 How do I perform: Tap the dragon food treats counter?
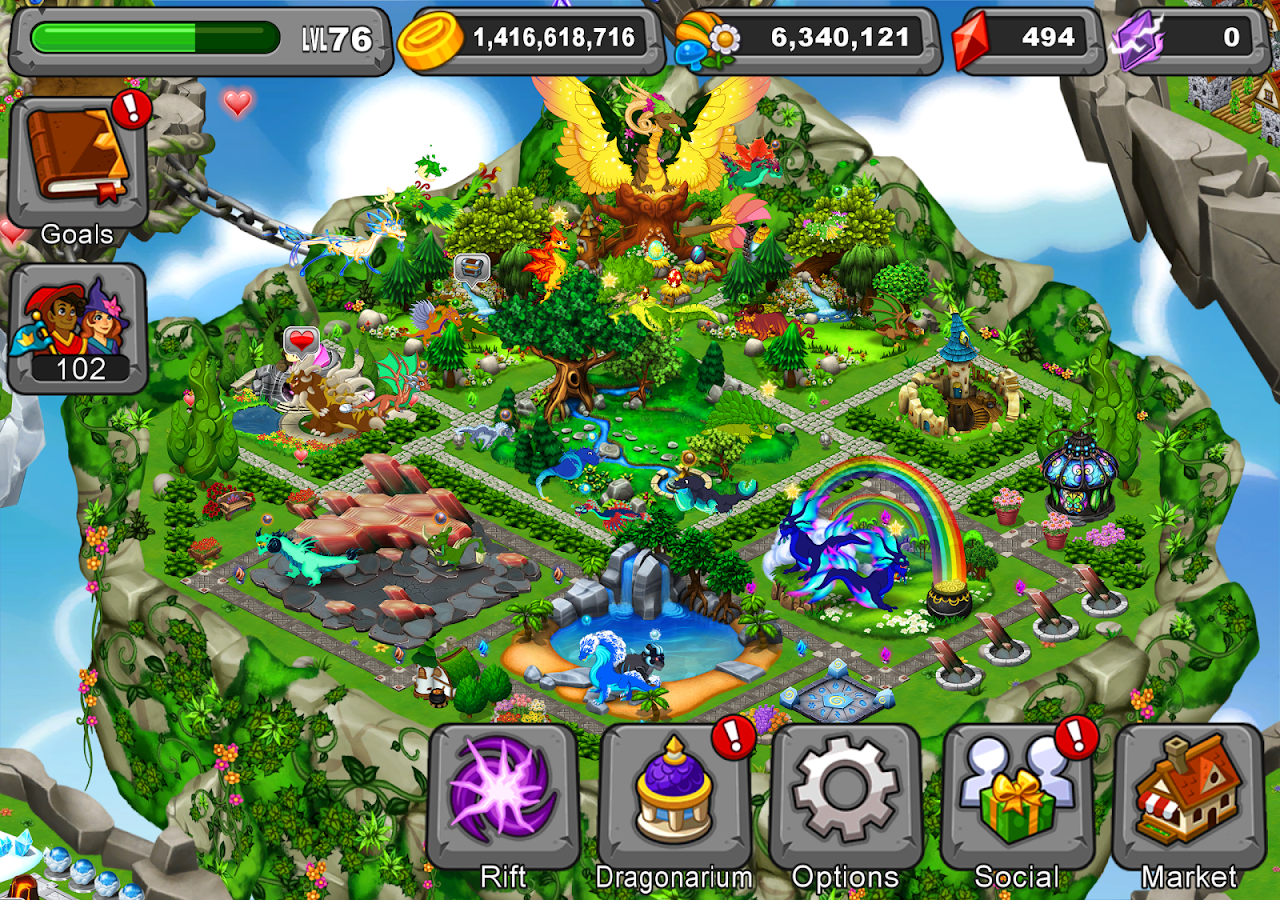(807, 40)
